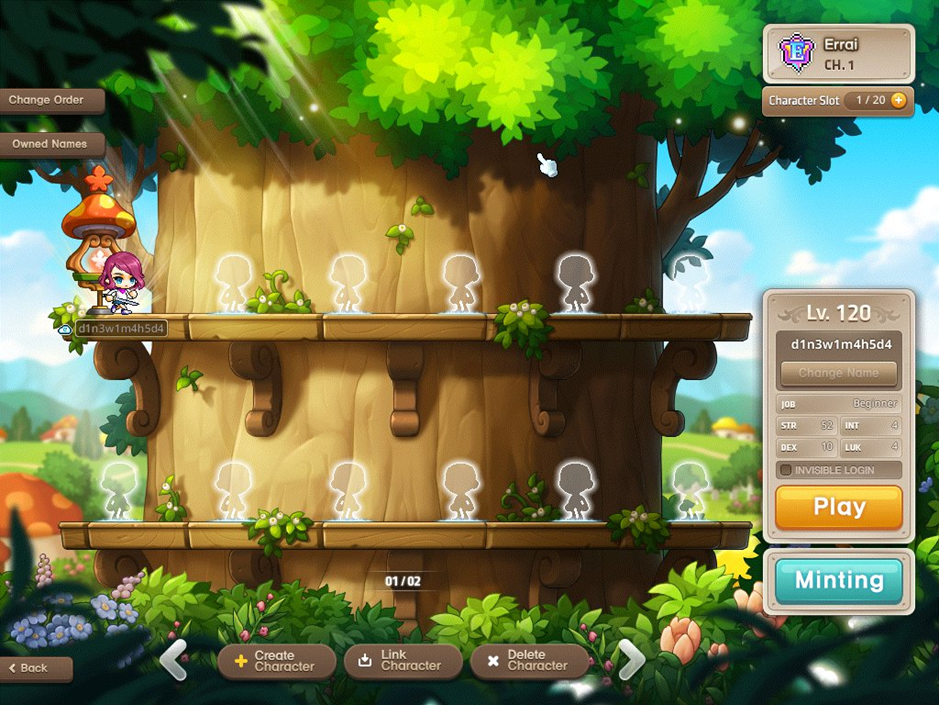This screenshot has width=939, height=705.
Task: Start the game with the Play button
Action: pos(839,507)
